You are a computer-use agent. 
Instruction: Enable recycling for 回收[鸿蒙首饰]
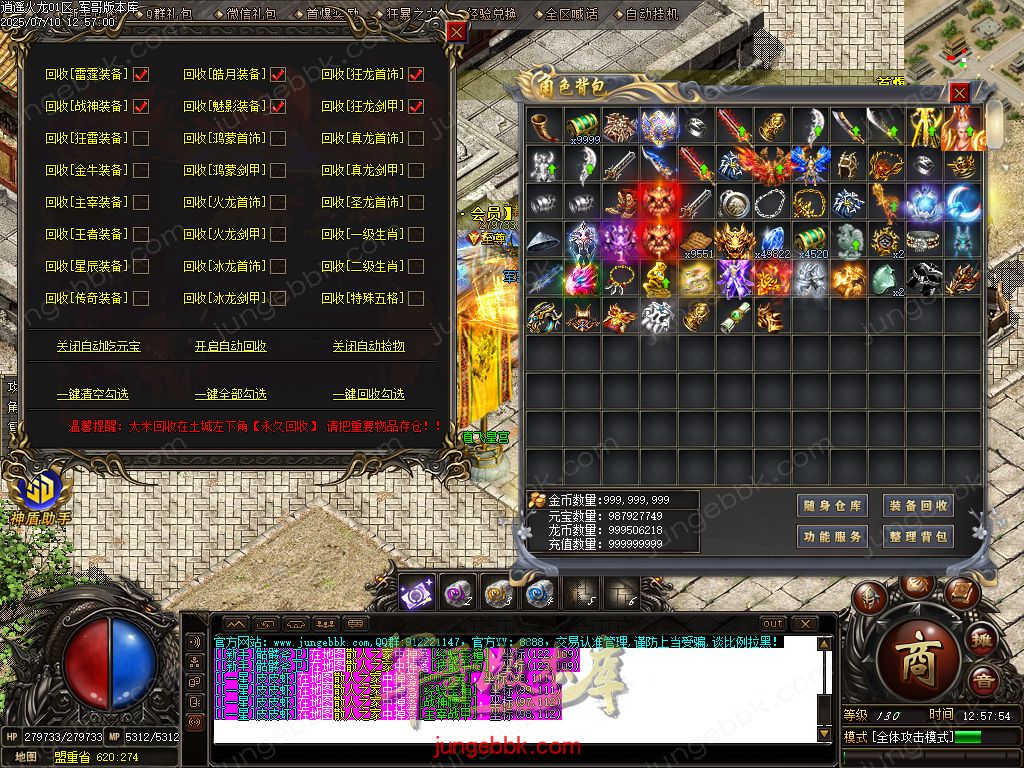(278, 138)
